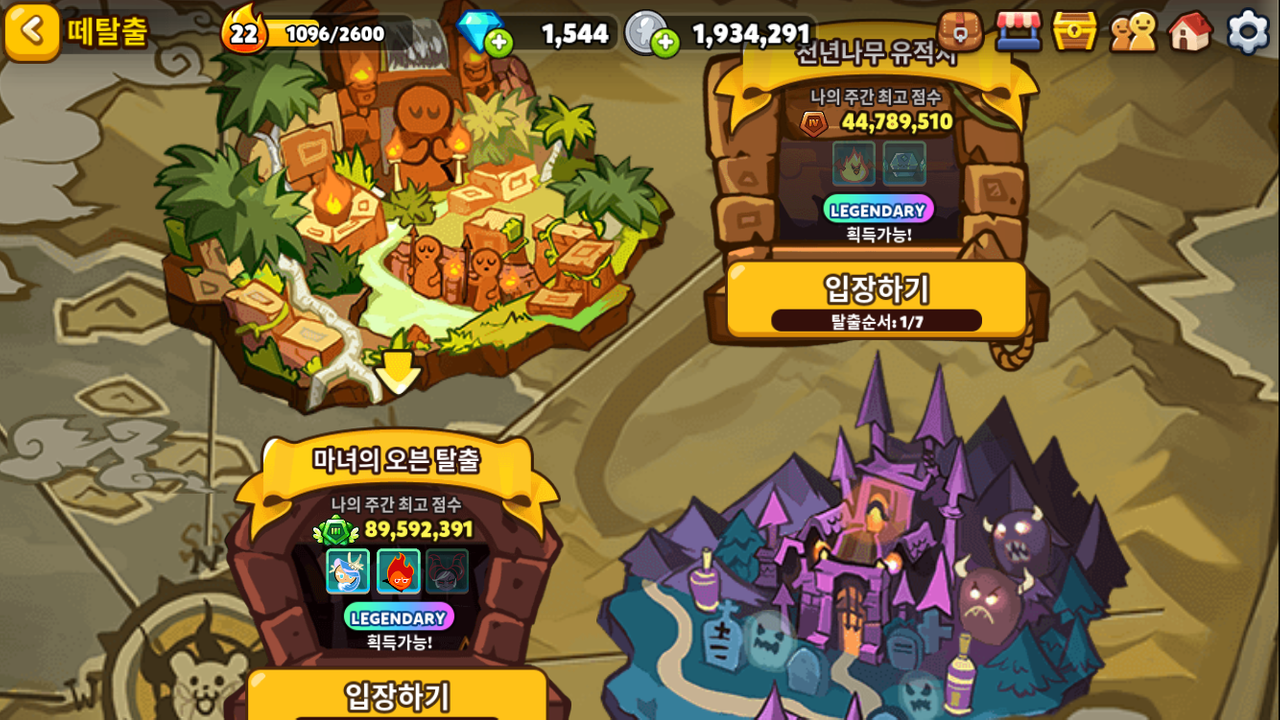Open the shop stall icon
Viewport: 1280px width, 720px height.
click(1018, 31)
